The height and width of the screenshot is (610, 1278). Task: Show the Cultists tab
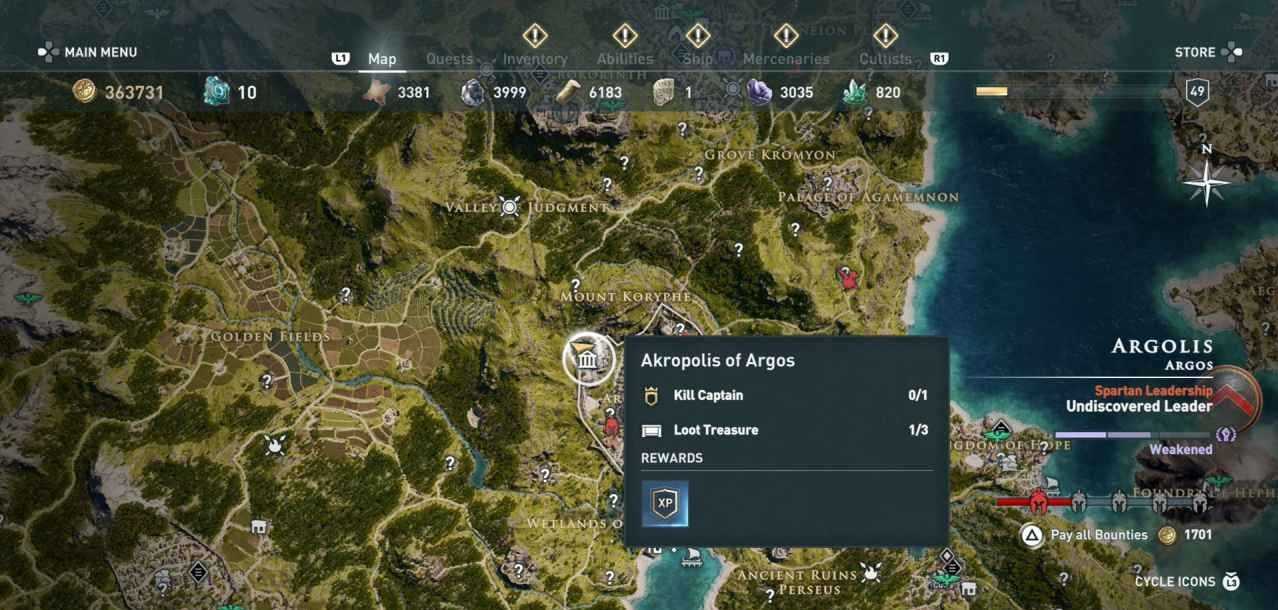885,58
